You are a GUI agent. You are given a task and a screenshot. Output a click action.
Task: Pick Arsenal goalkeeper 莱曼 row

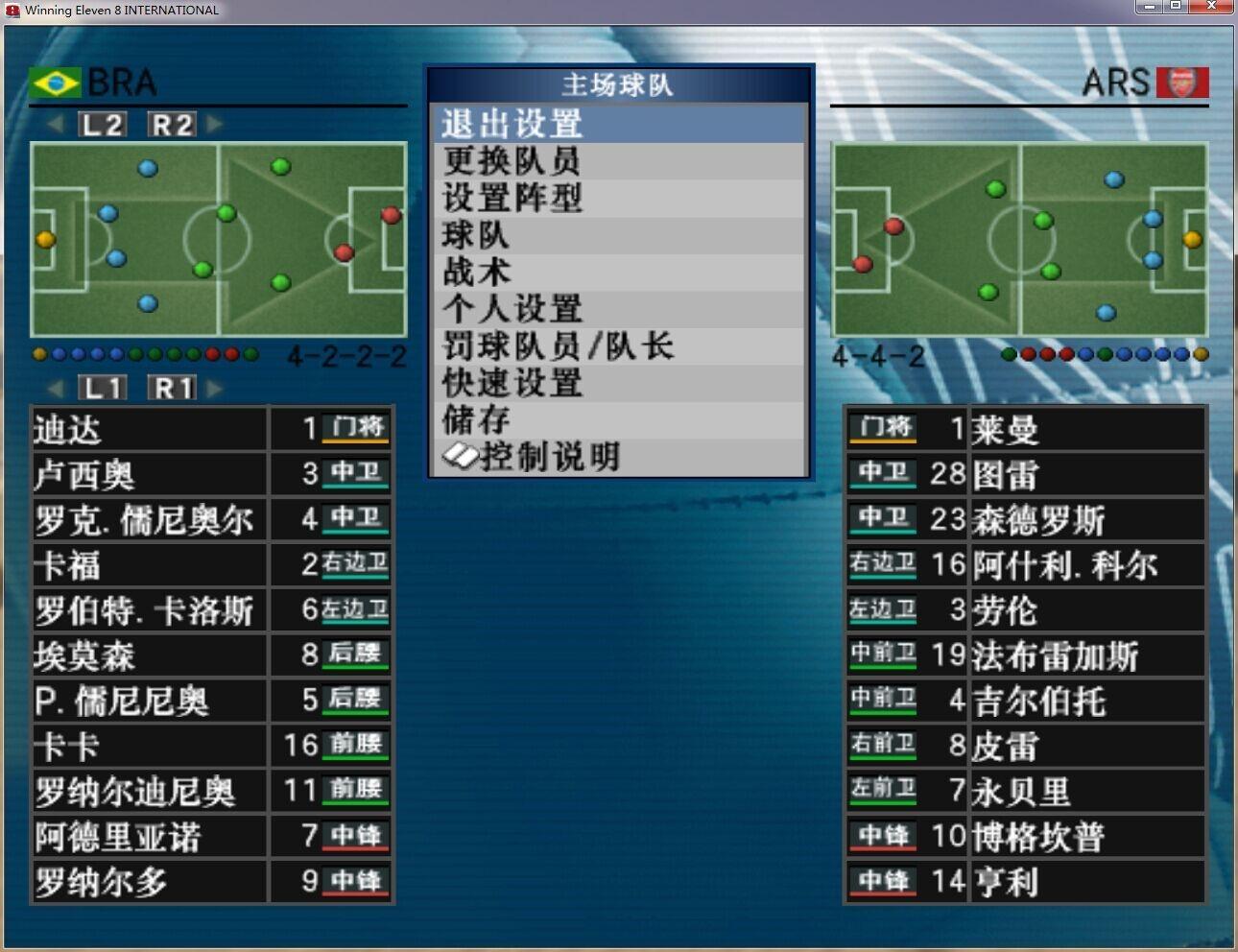click(1024, 429)
